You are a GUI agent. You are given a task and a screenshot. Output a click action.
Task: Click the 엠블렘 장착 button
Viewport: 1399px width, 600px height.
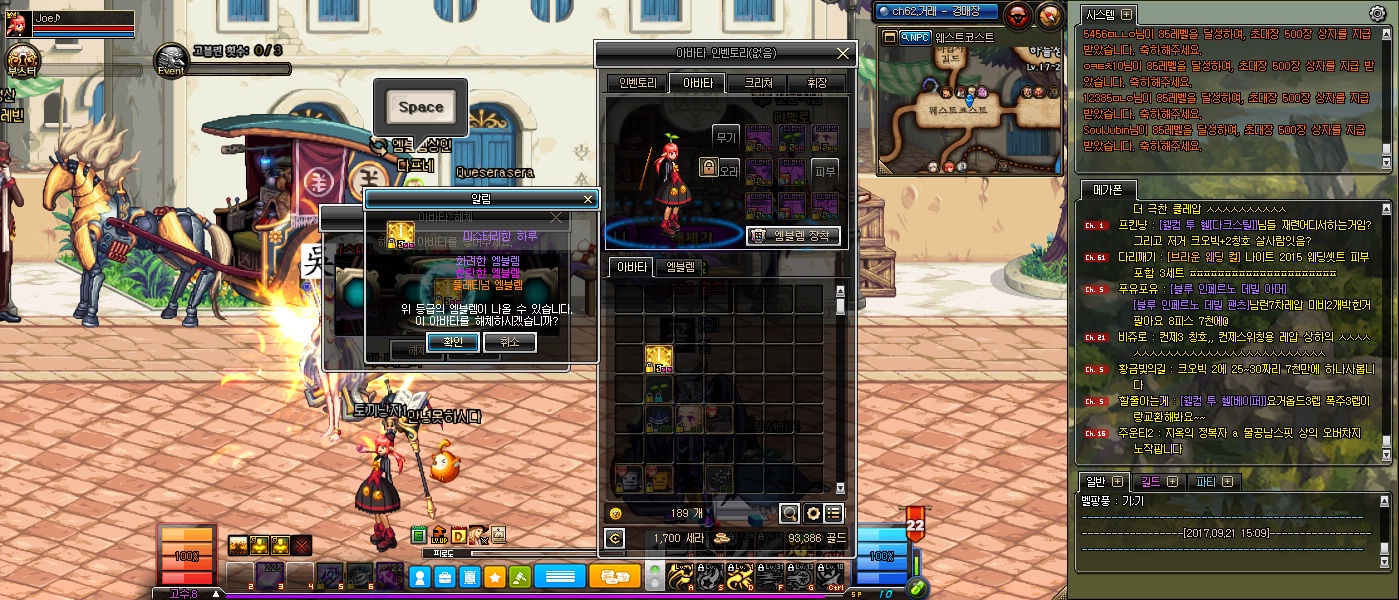793,236
